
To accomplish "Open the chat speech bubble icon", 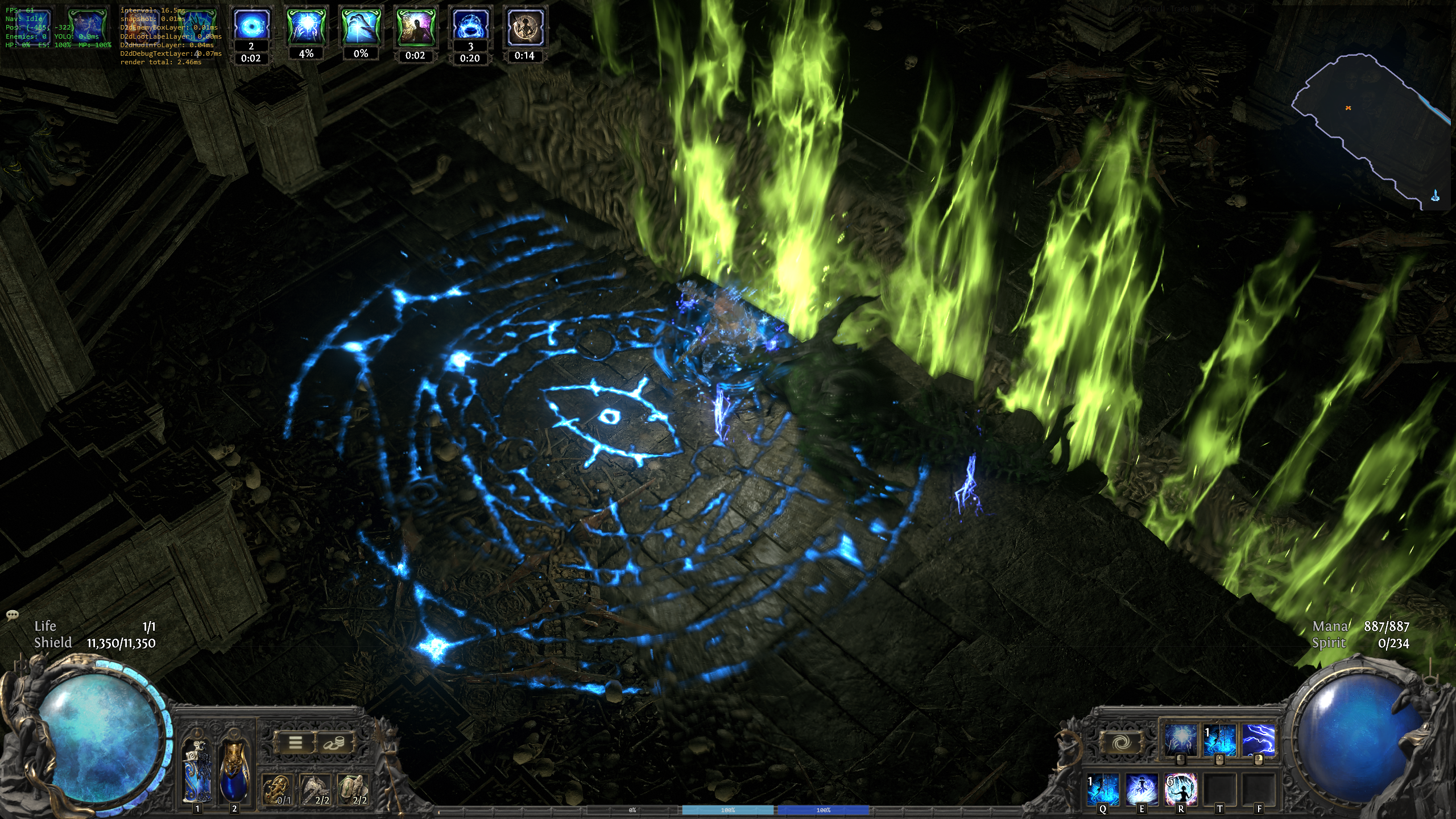I will [12, 615].
